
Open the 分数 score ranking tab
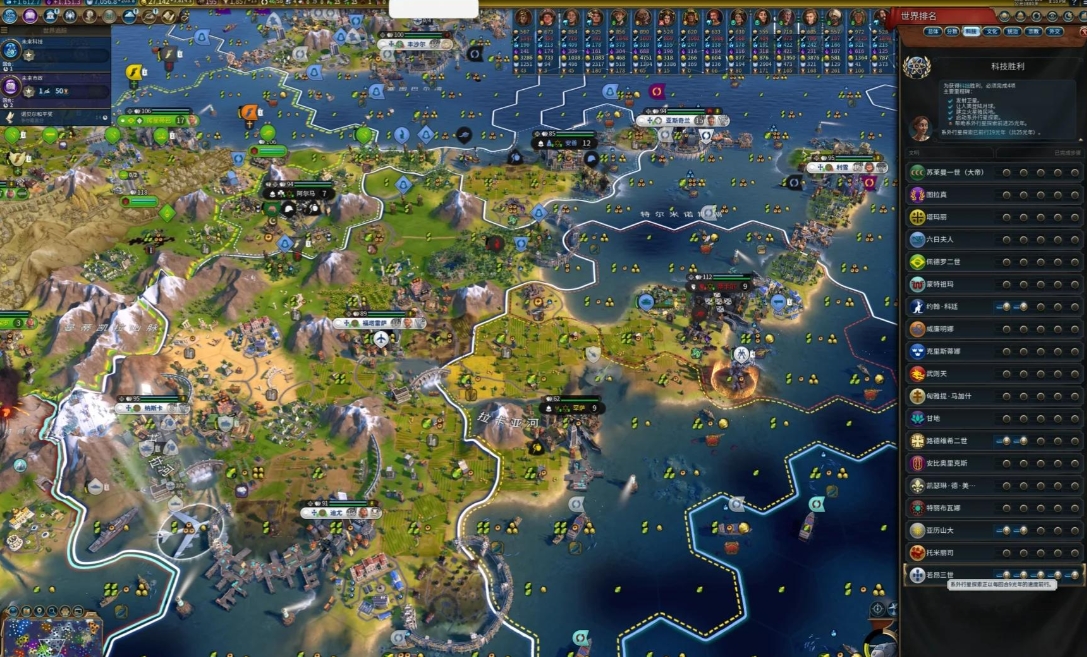coord(952,31)
